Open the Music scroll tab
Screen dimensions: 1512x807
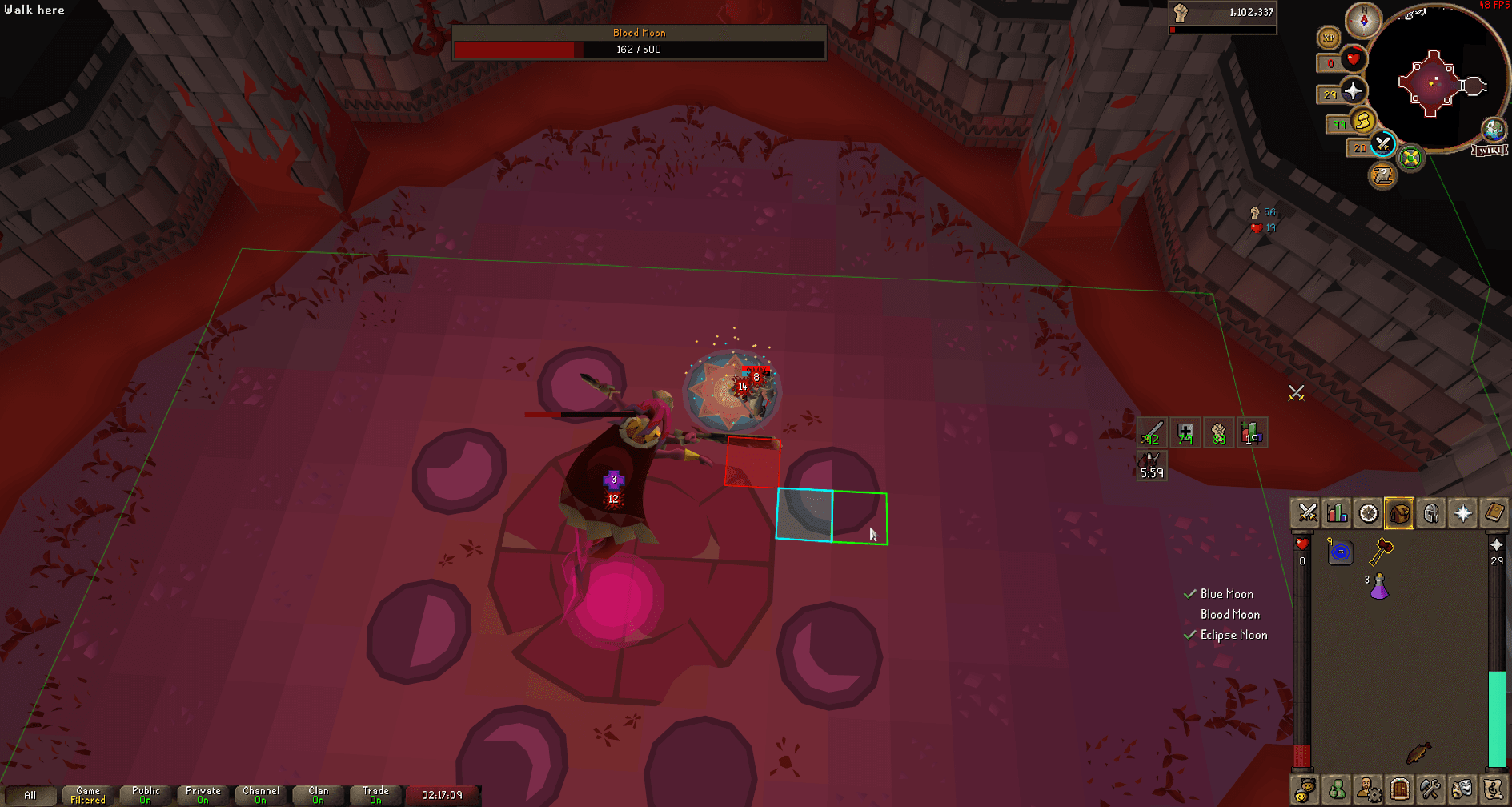[x=1494, y=789]
